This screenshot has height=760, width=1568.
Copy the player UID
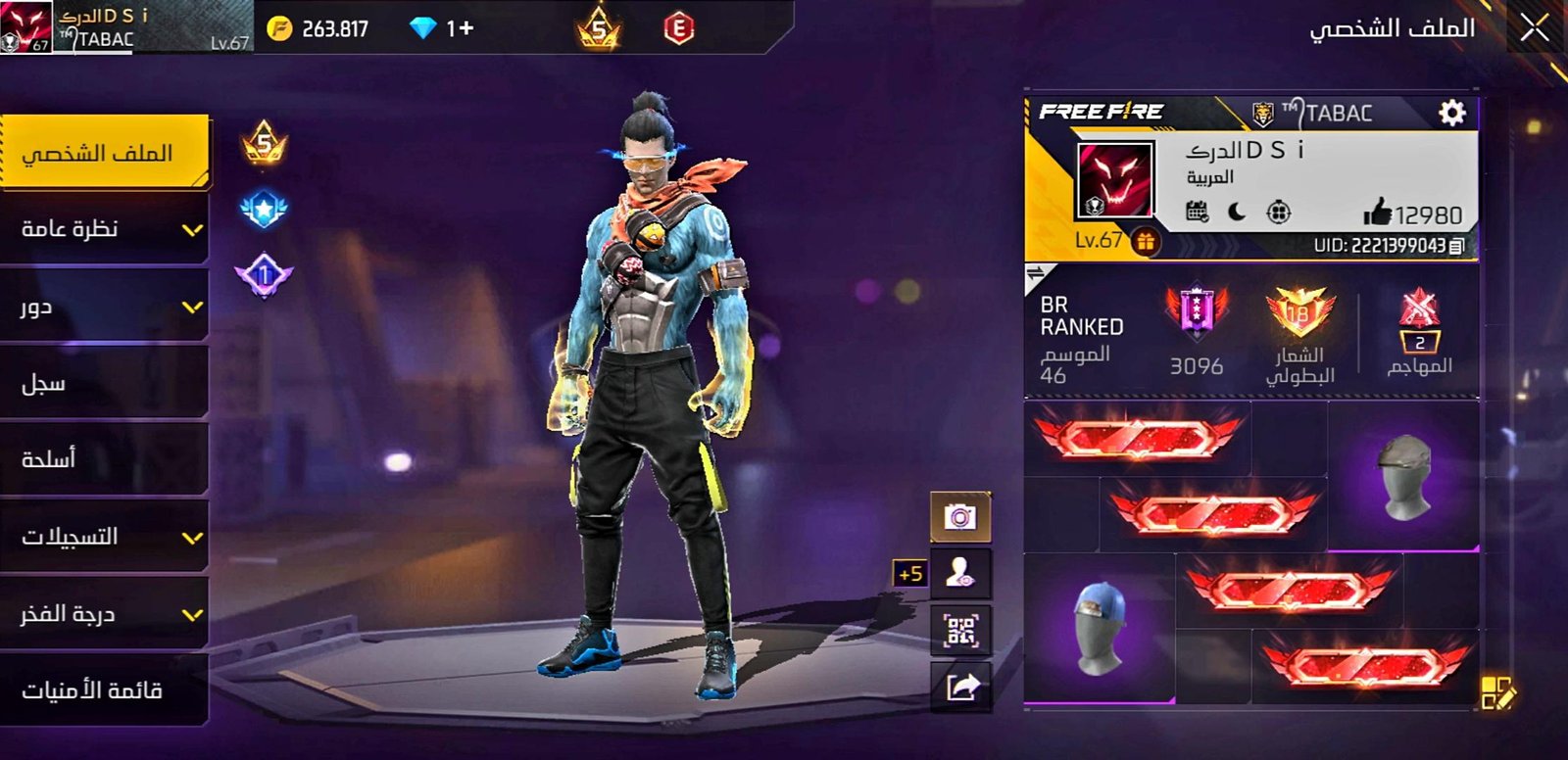(1457, 246)
